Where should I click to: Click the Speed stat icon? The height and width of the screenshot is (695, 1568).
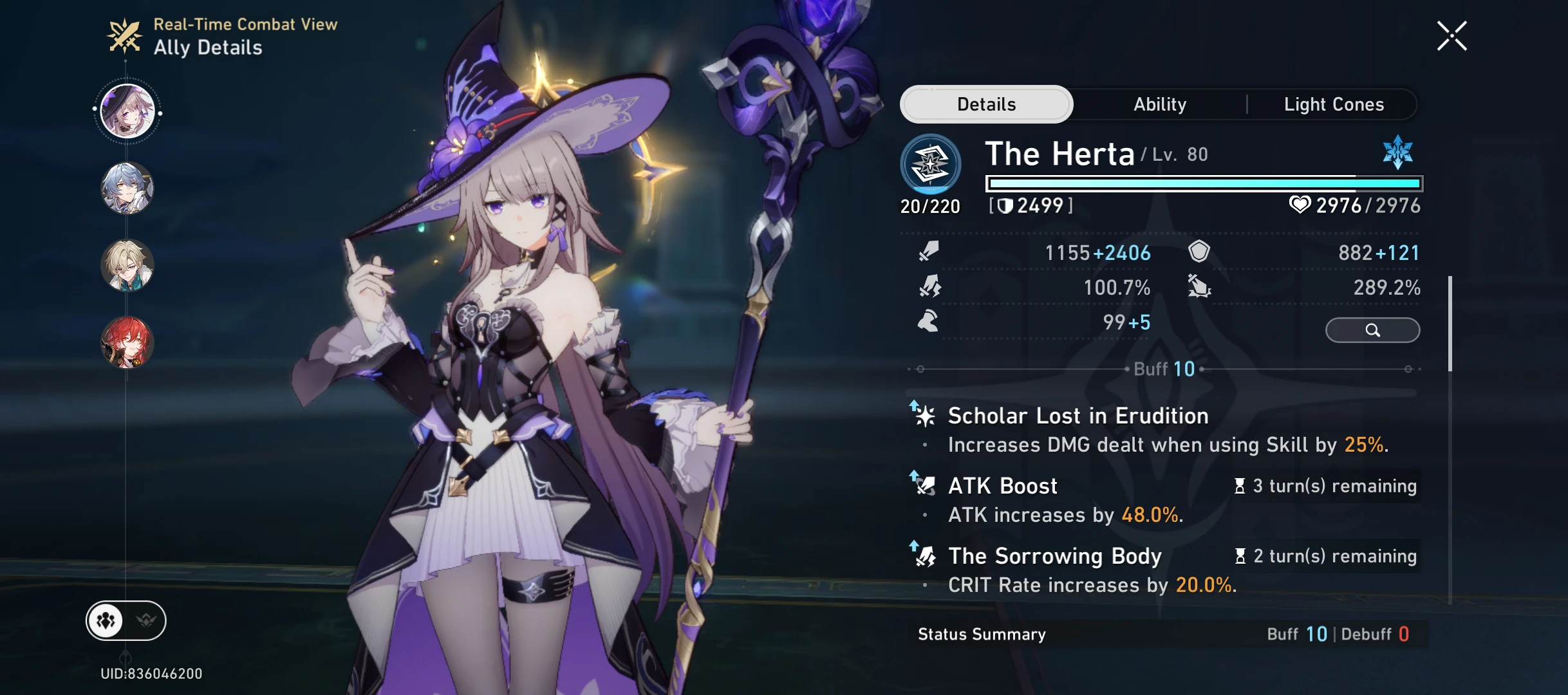coord(927,322)
